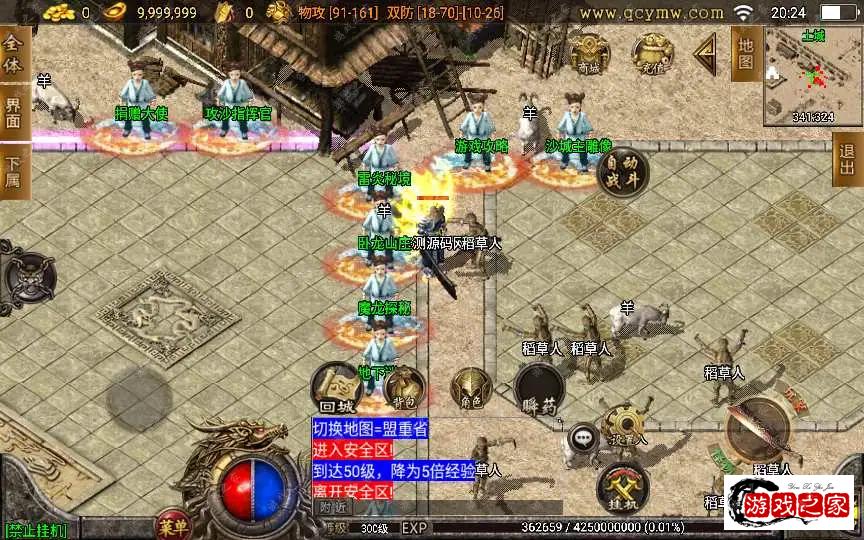Open the chat speech bubble
This screenshot has height=540, width=864.
pyautogui.click(x=582, y=437)
